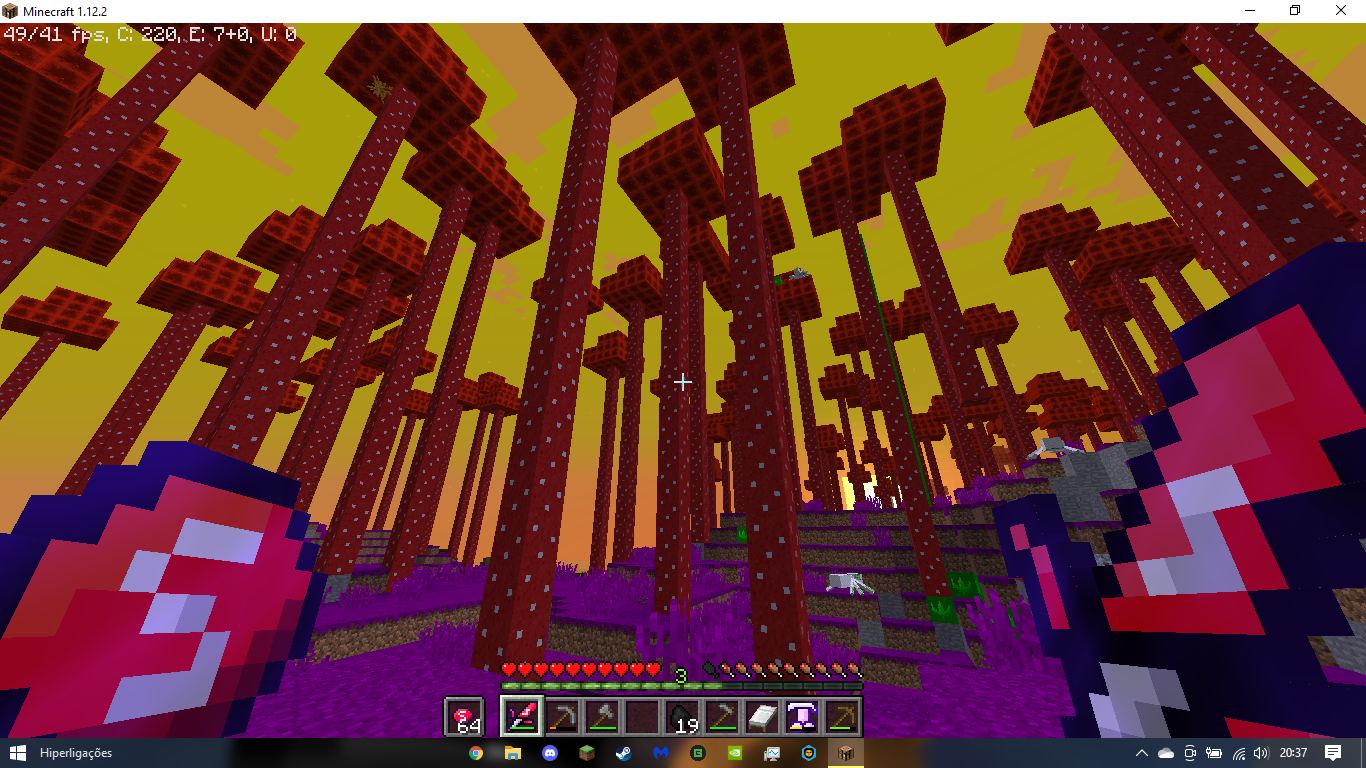Screen dimensions: 1366x768
Task: Select the stone axe in the hotbar
Action: pos(603,716)
